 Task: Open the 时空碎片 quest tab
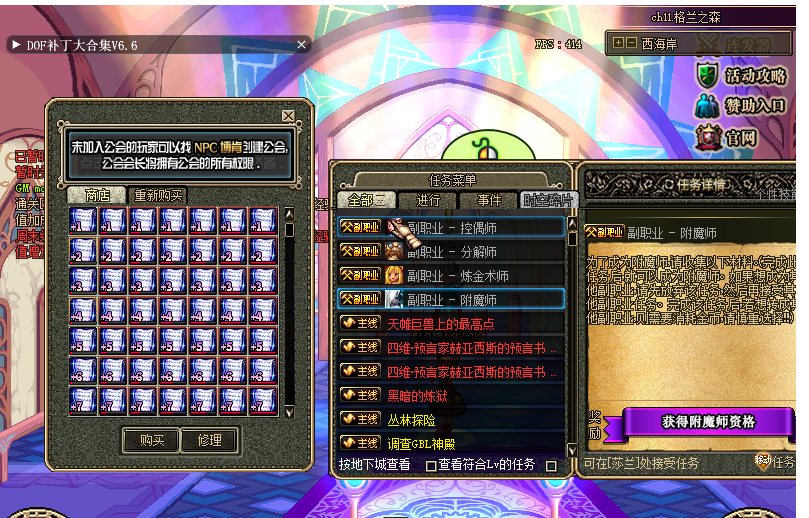click(548, 200)
